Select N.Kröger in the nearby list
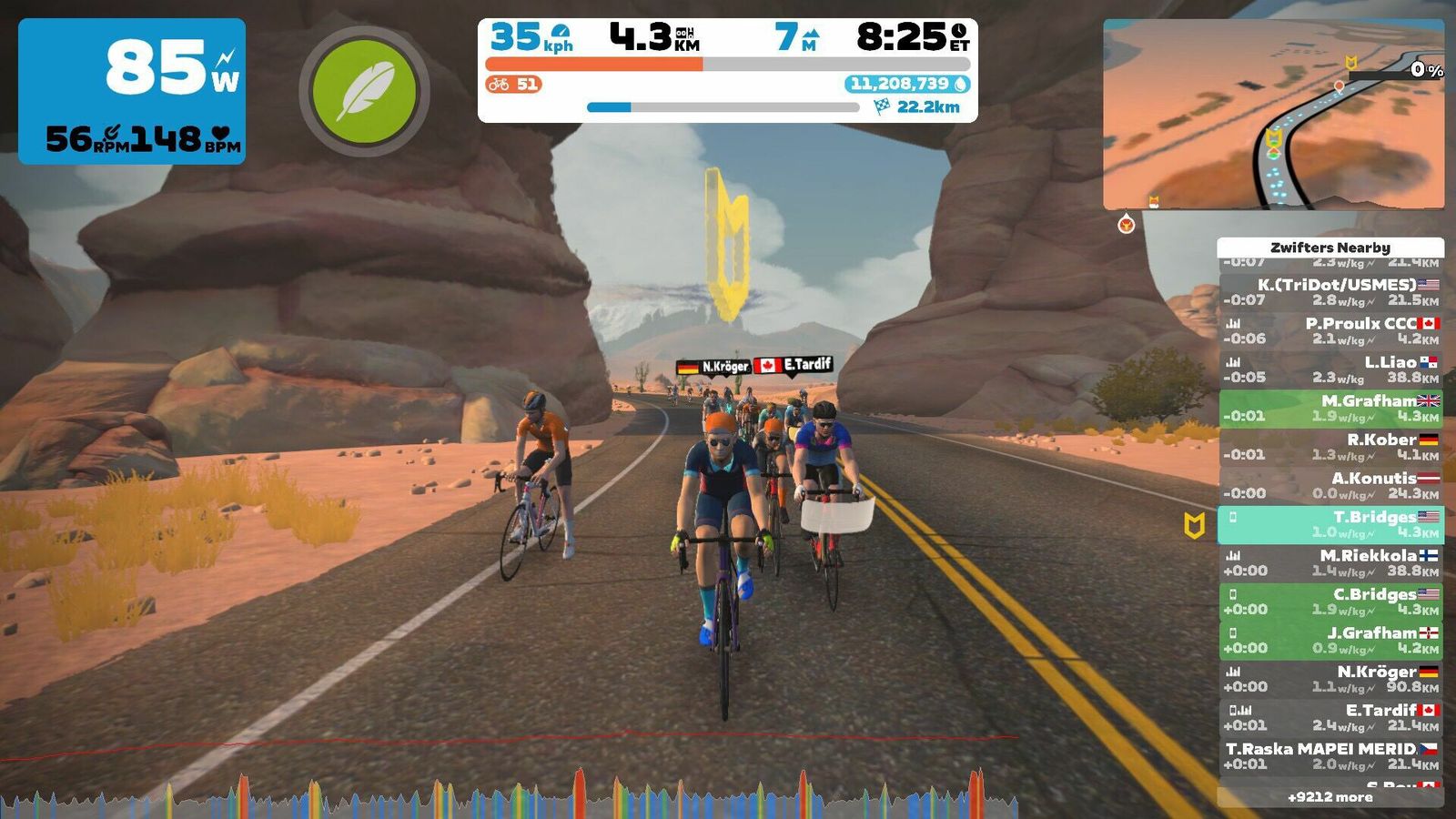 point(1330,679)
